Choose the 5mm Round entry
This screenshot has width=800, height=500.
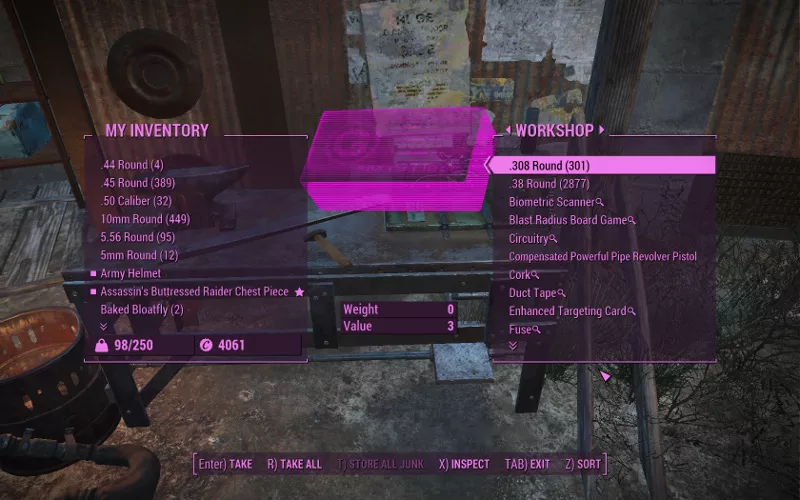point(132,255)
